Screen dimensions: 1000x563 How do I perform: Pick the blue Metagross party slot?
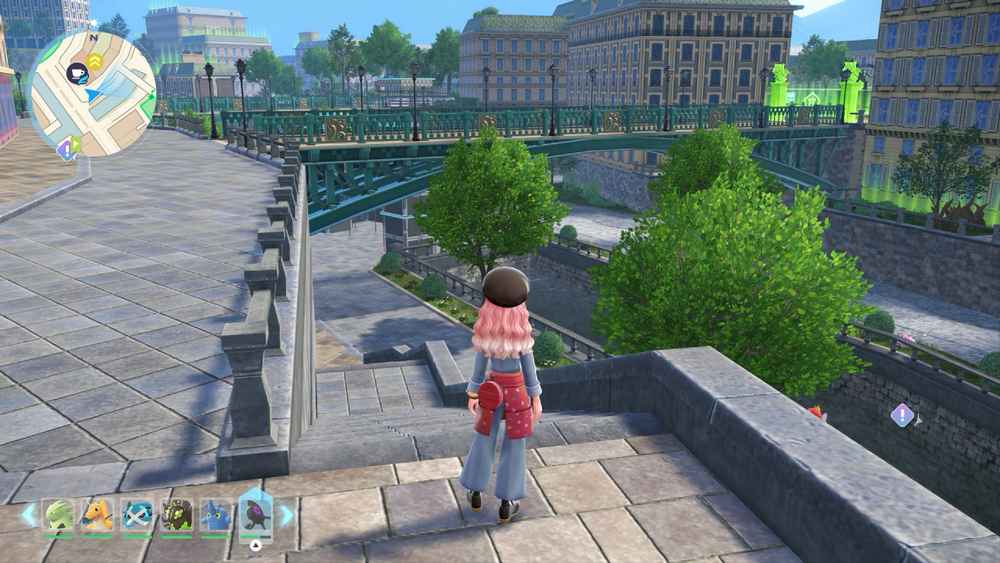pyautogui.click(x=137, y=515)
